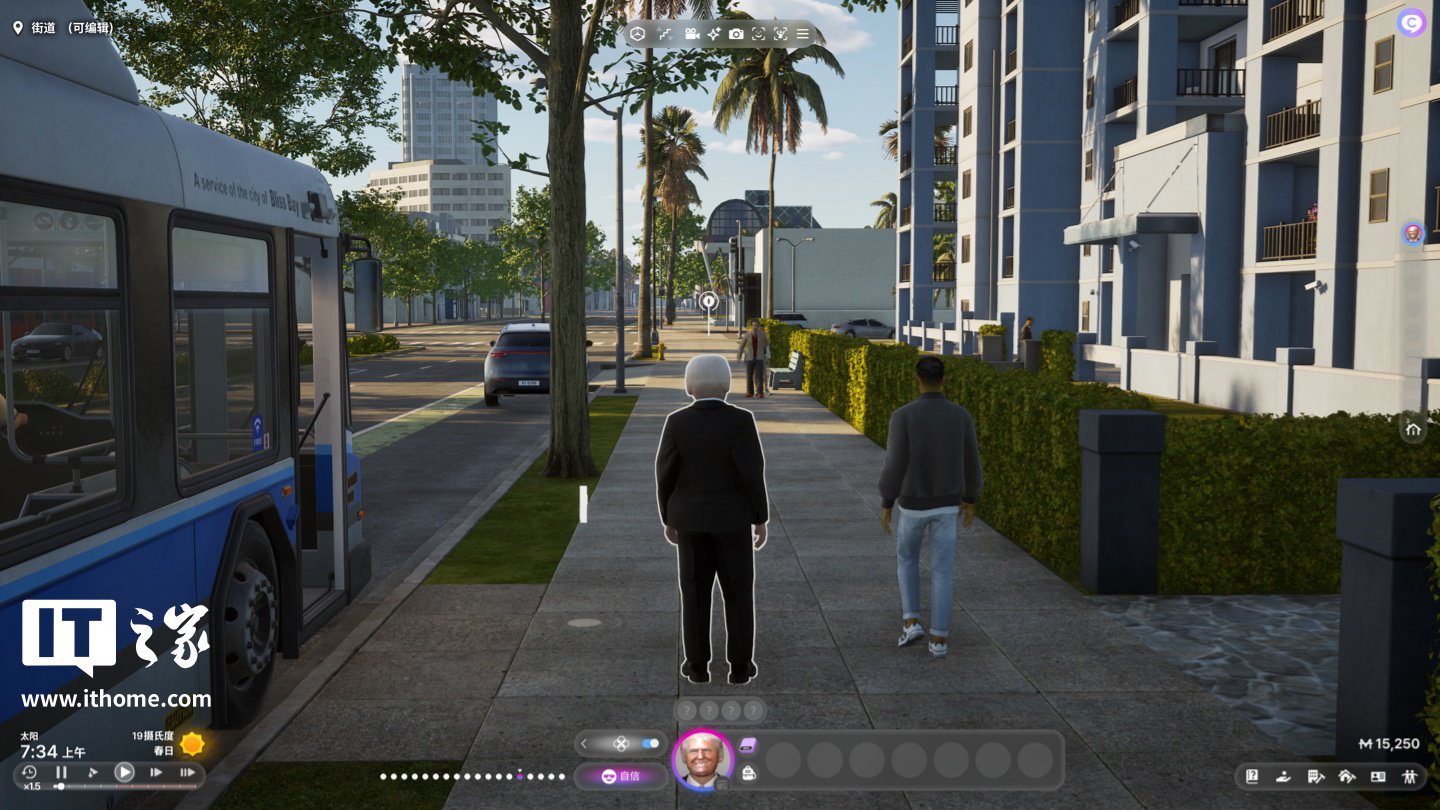Pause the game time
1440x810 pixels.
(x=61, y=772)
